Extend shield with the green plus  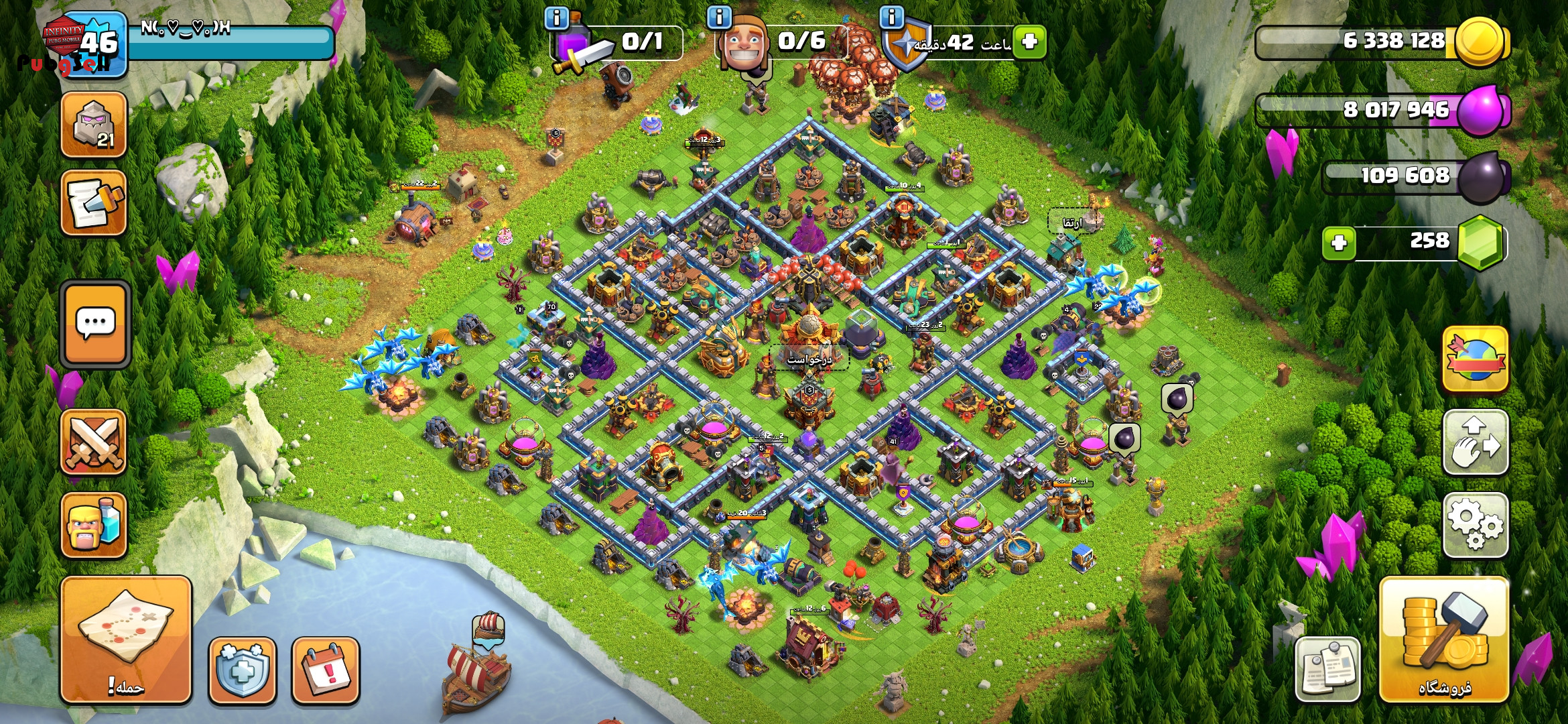pos(1029,42)
